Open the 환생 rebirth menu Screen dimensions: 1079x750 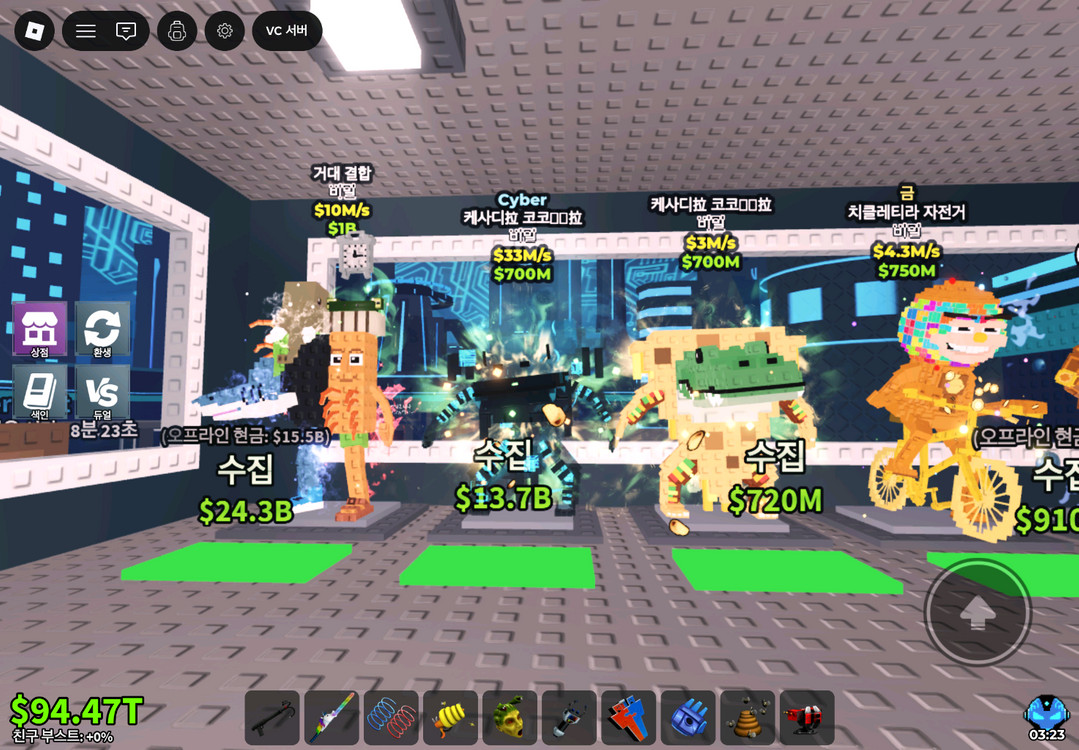point(102,329)
